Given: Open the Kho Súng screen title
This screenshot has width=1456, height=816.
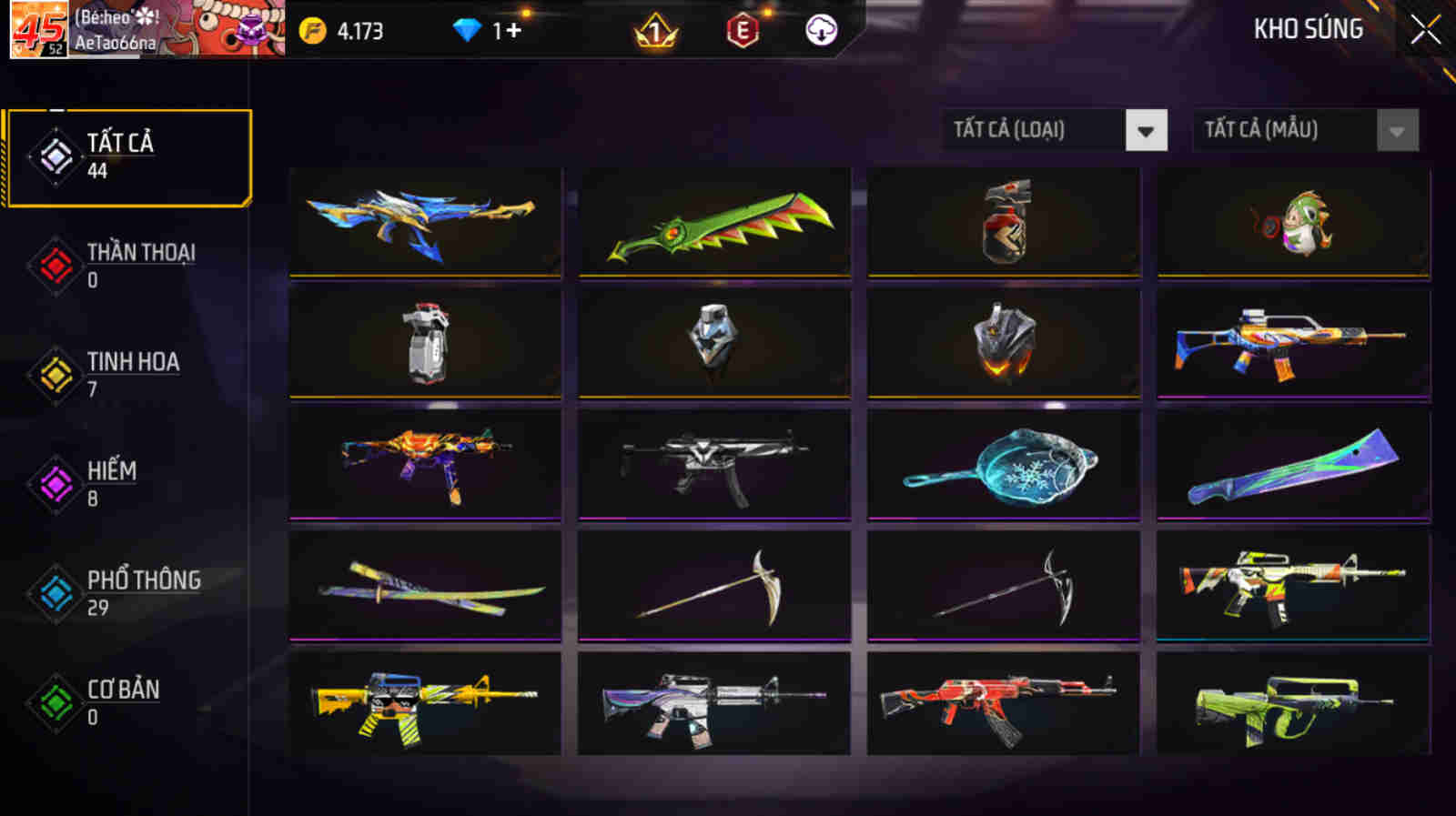Looking at the screenshot, I should coord(1306,29).
